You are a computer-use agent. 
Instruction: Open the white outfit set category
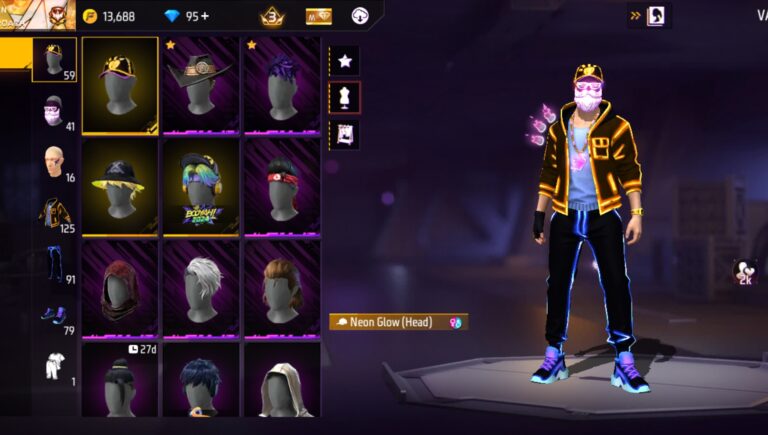pos(54,367)
